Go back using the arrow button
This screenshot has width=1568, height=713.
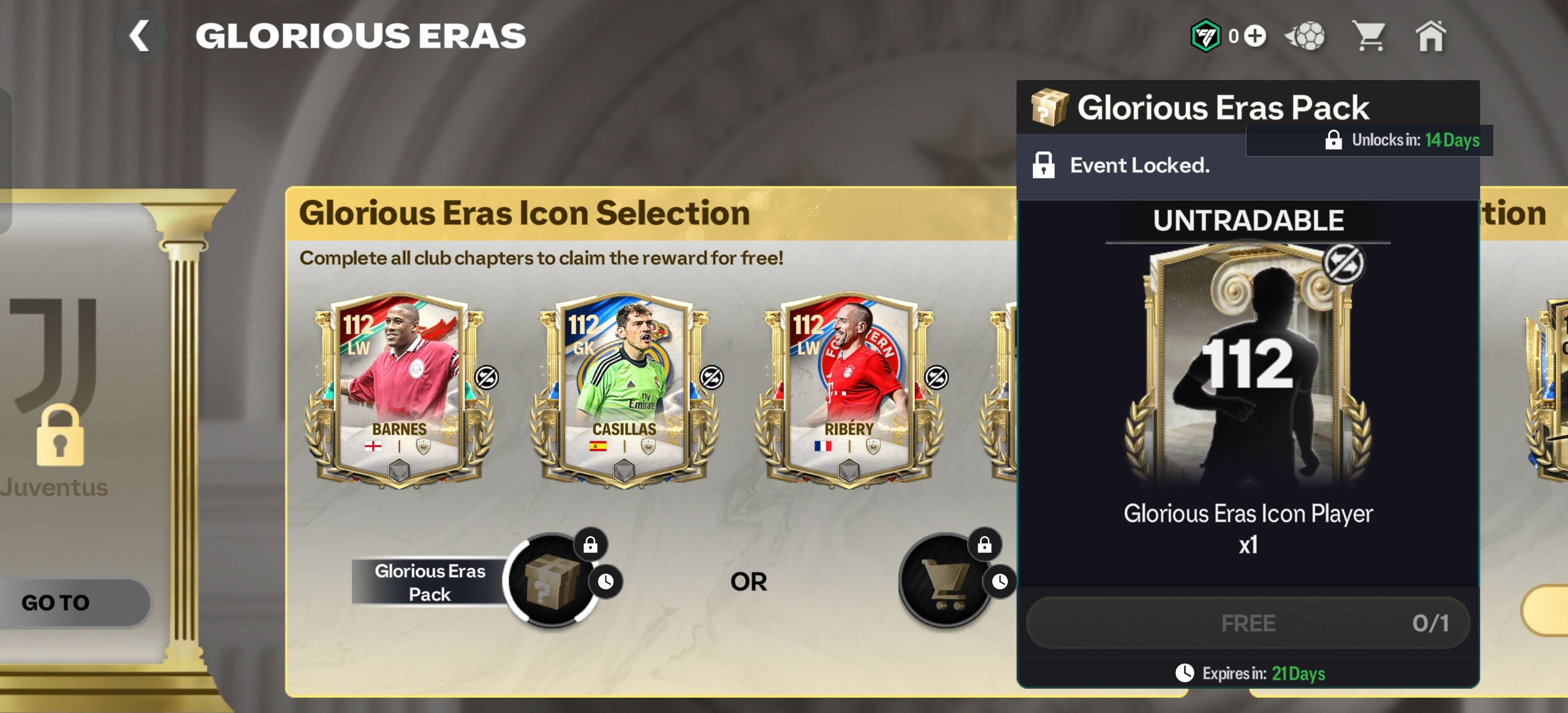pyautogui.click(x=141, y=36)
